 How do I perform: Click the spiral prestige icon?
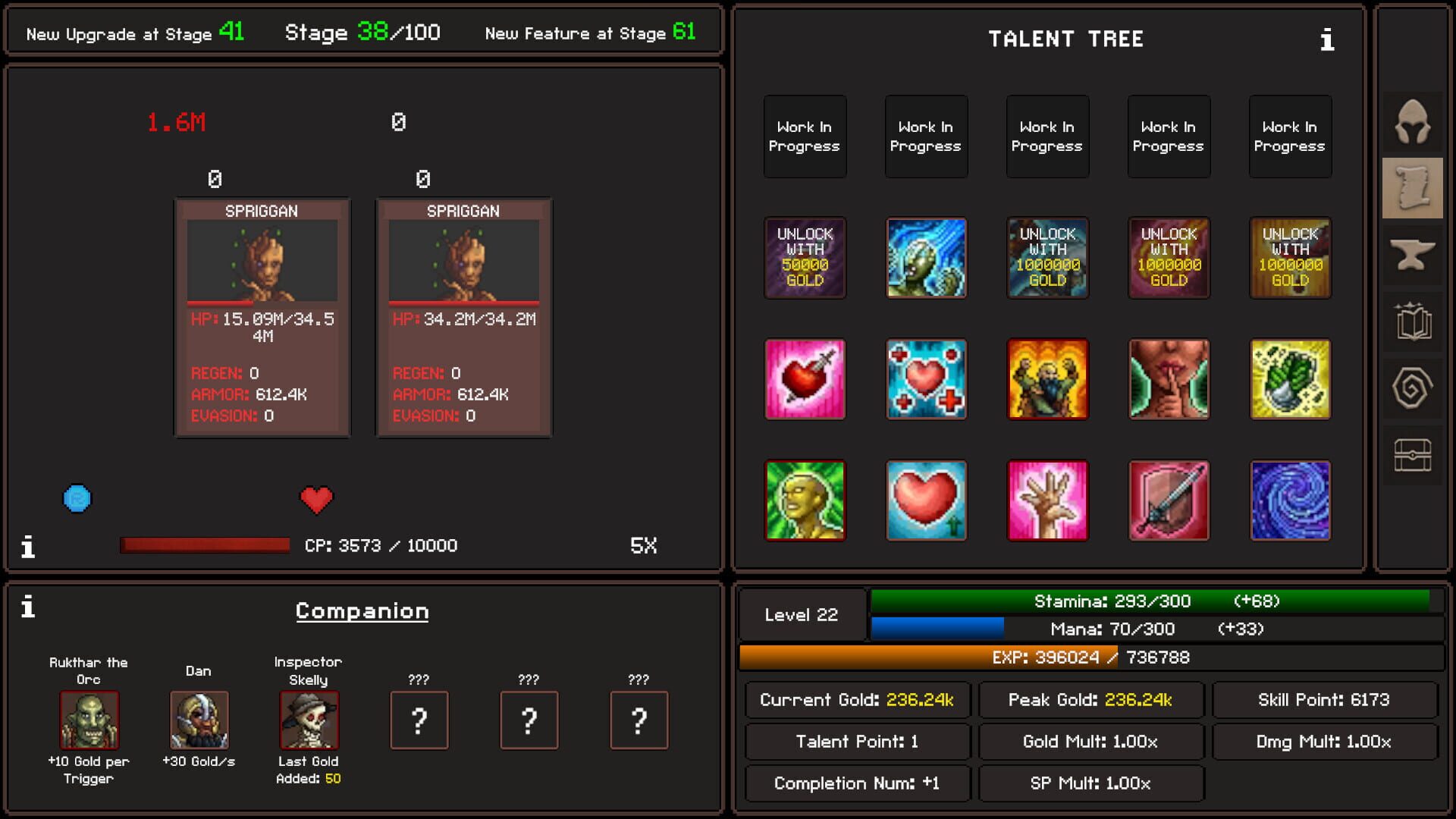click(1412, 387)
